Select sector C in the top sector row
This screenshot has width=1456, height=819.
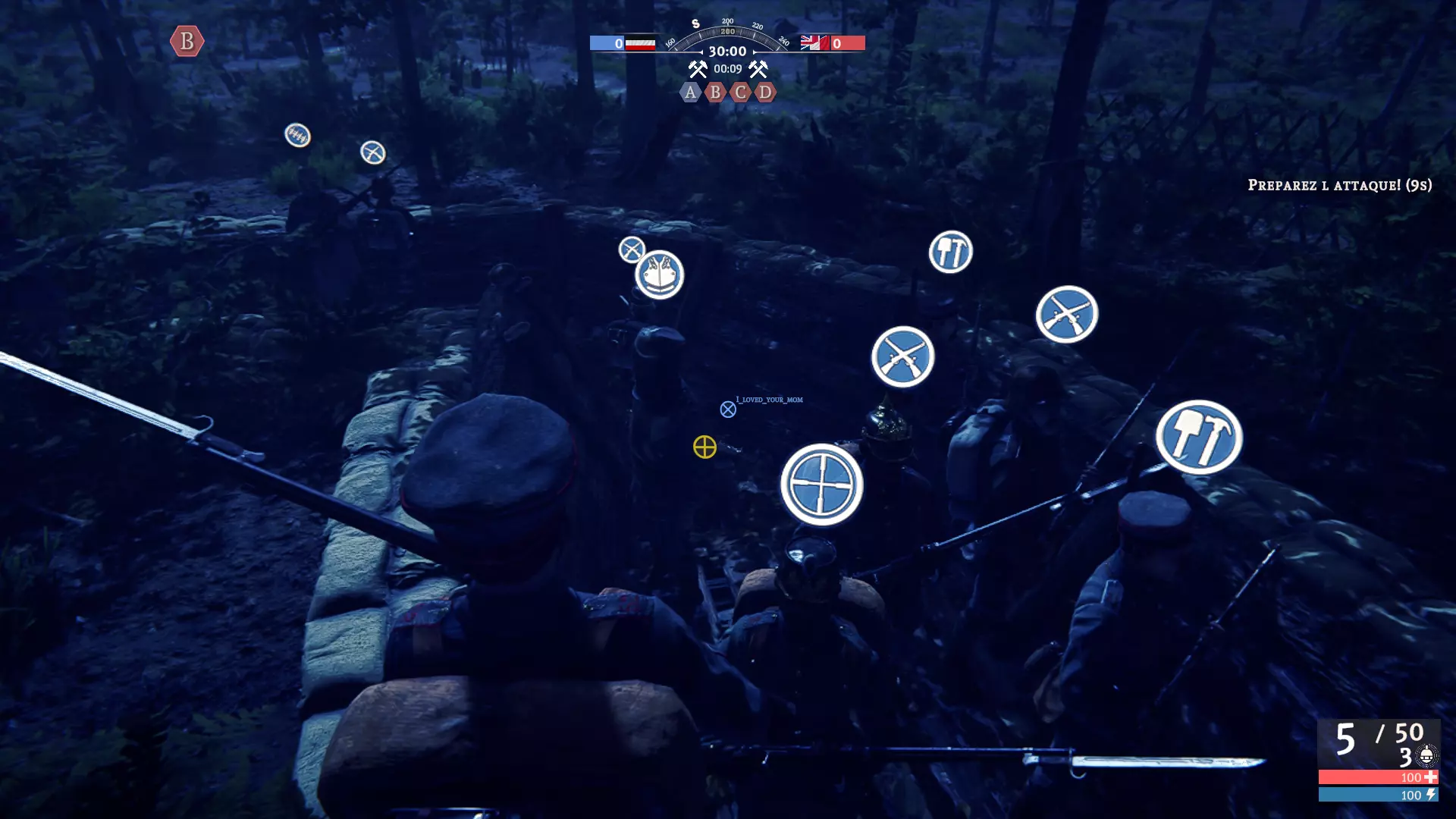(x=740, y=93)
